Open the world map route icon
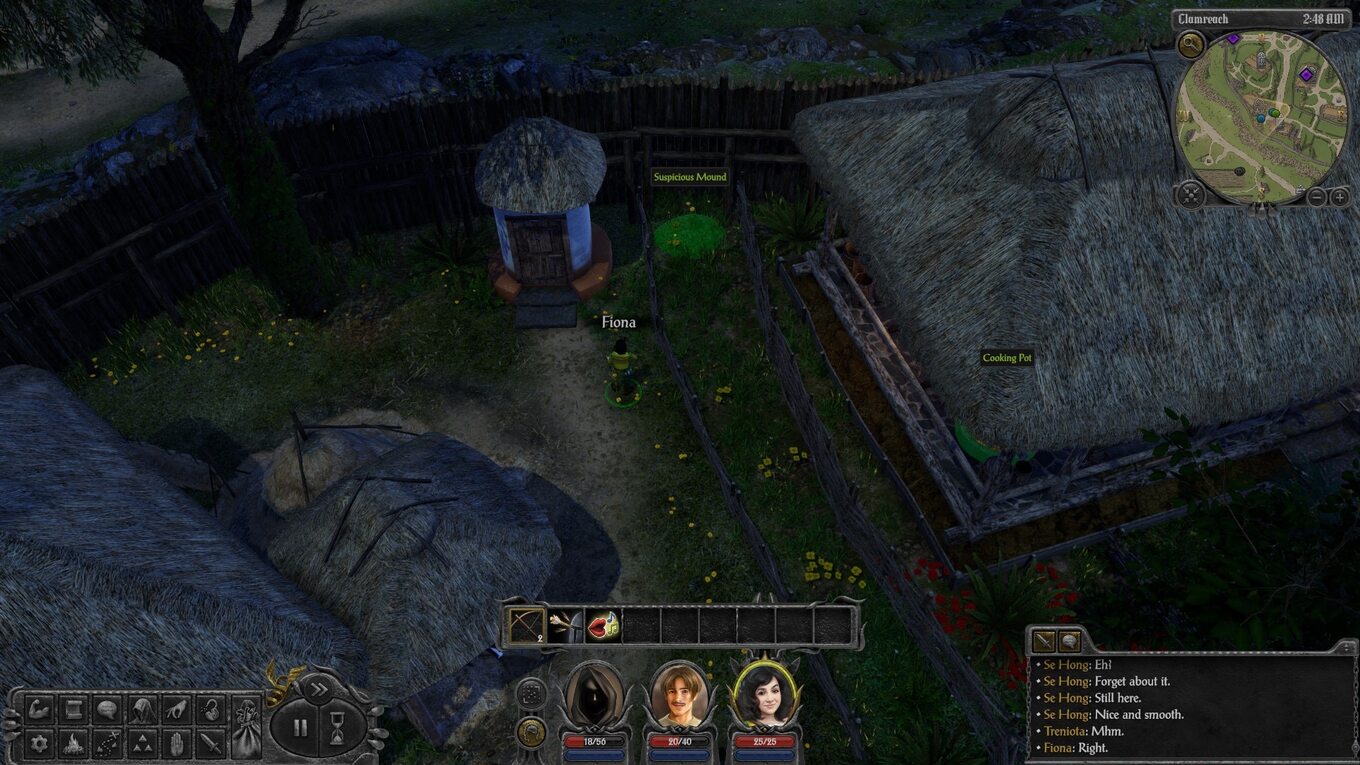 click(x=108, y=743)
